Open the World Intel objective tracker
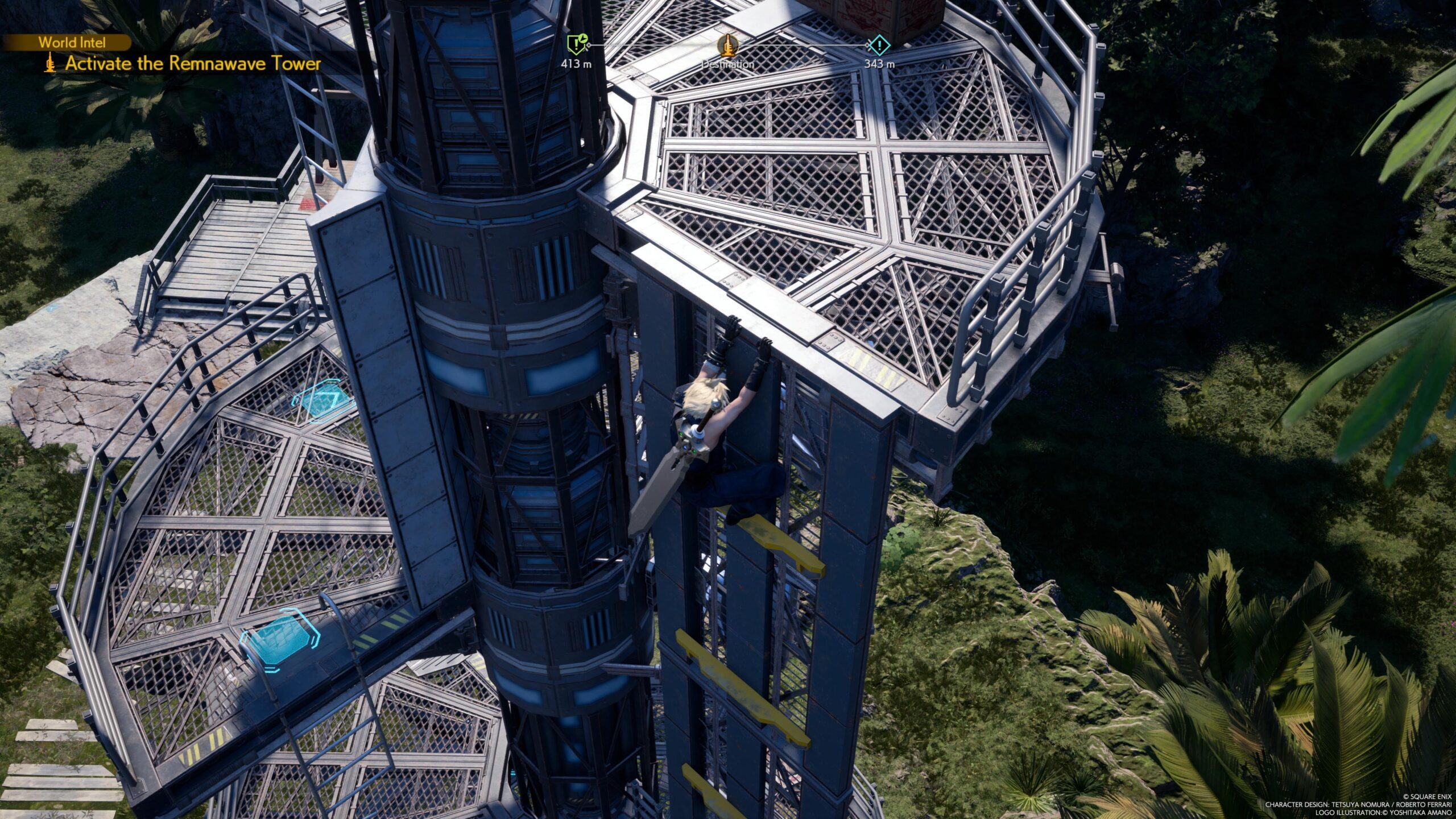Image resolution: width=1456 pixels, height=819 pixels. [72, 42]
